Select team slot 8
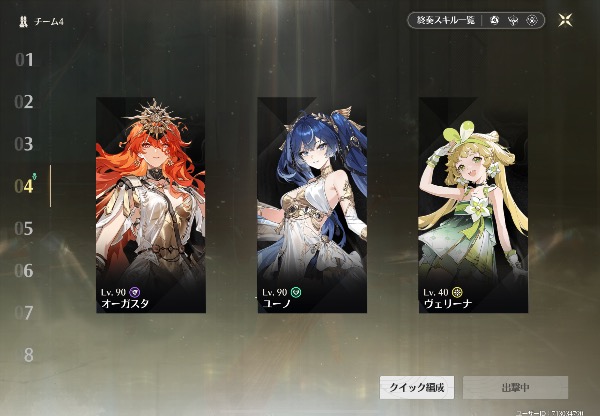 [28, 354]
